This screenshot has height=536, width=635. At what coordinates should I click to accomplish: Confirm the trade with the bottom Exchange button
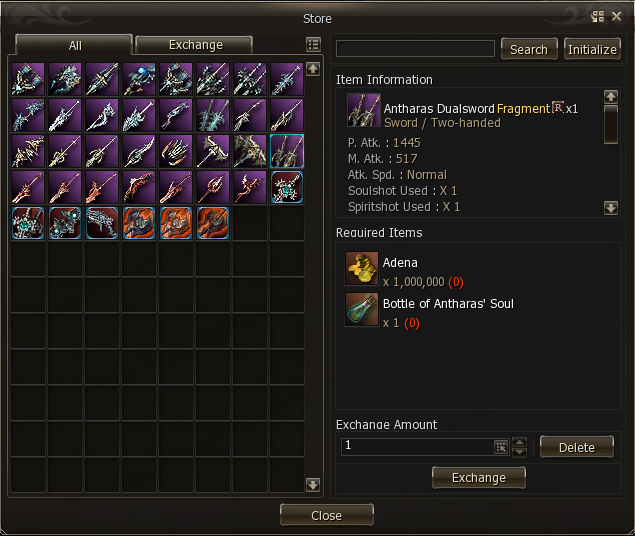point(478,478)
